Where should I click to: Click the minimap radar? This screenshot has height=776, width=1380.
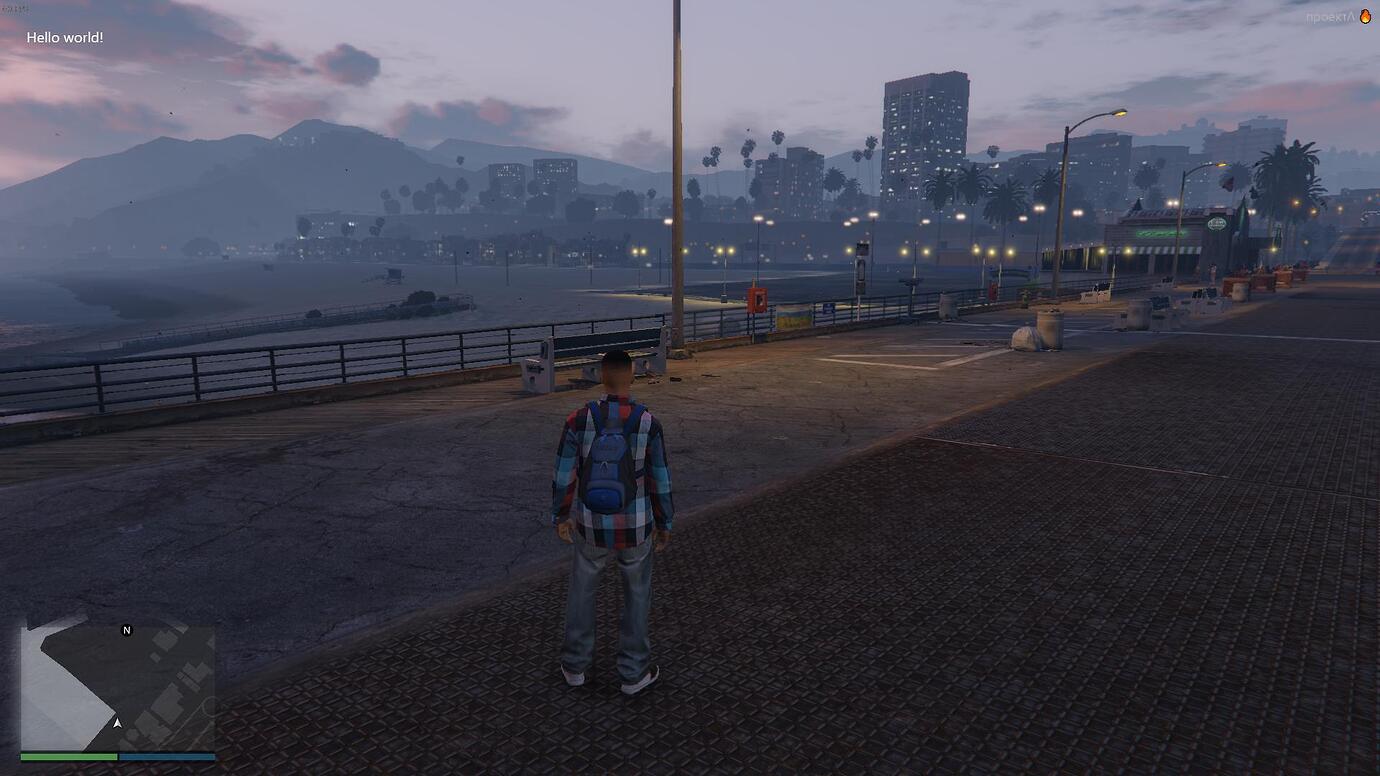pos(117,688)
